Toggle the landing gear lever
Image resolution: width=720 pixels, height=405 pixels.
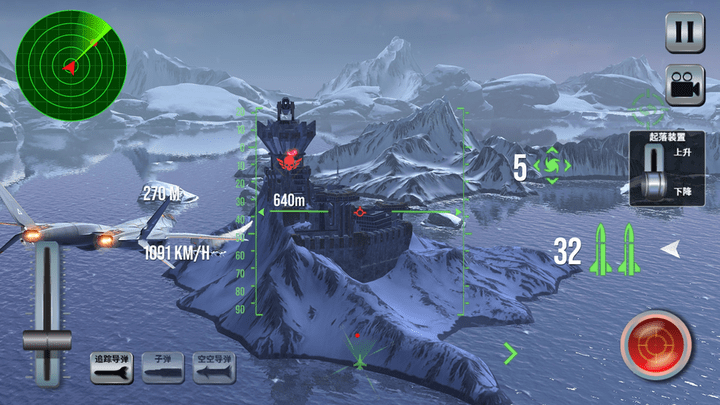click(x=657, y=171)
